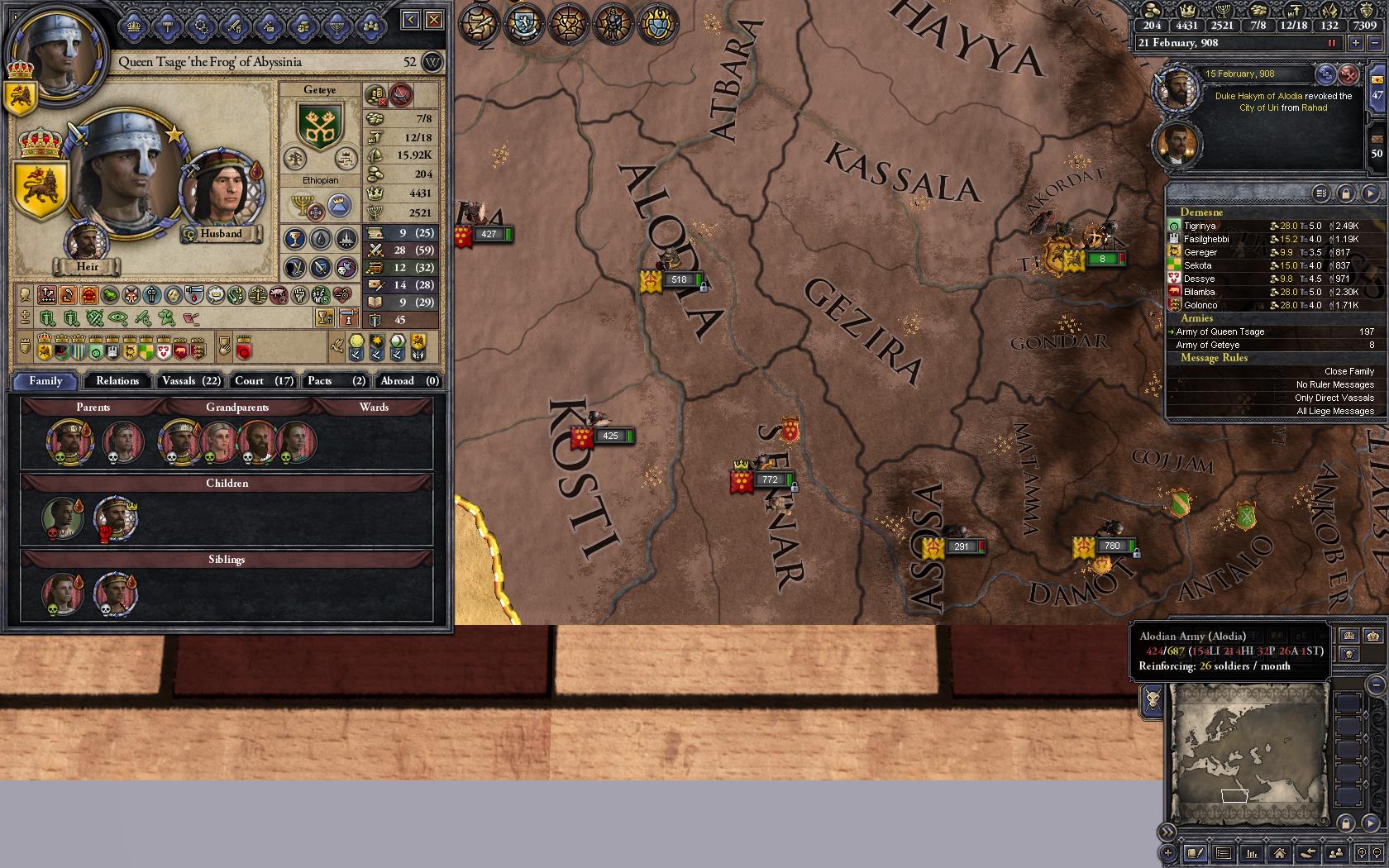The width and height of the screenshot is (1389, 868).
Task: Decrease game speed with the minus button
Action: tap(1374, 43)
